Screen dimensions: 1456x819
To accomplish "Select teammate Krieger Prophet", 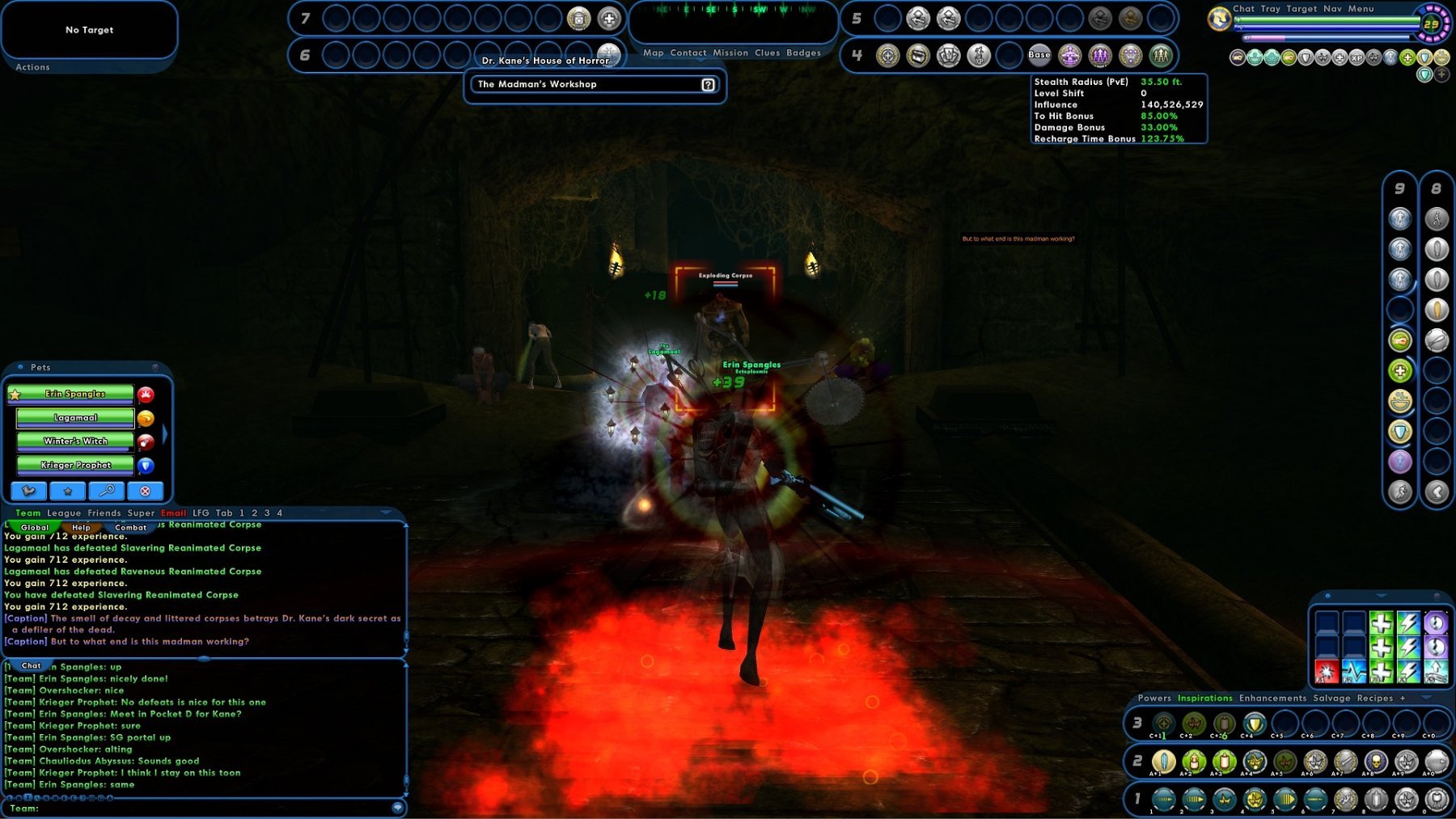I will pyautogui.click(x=75, y=465).
